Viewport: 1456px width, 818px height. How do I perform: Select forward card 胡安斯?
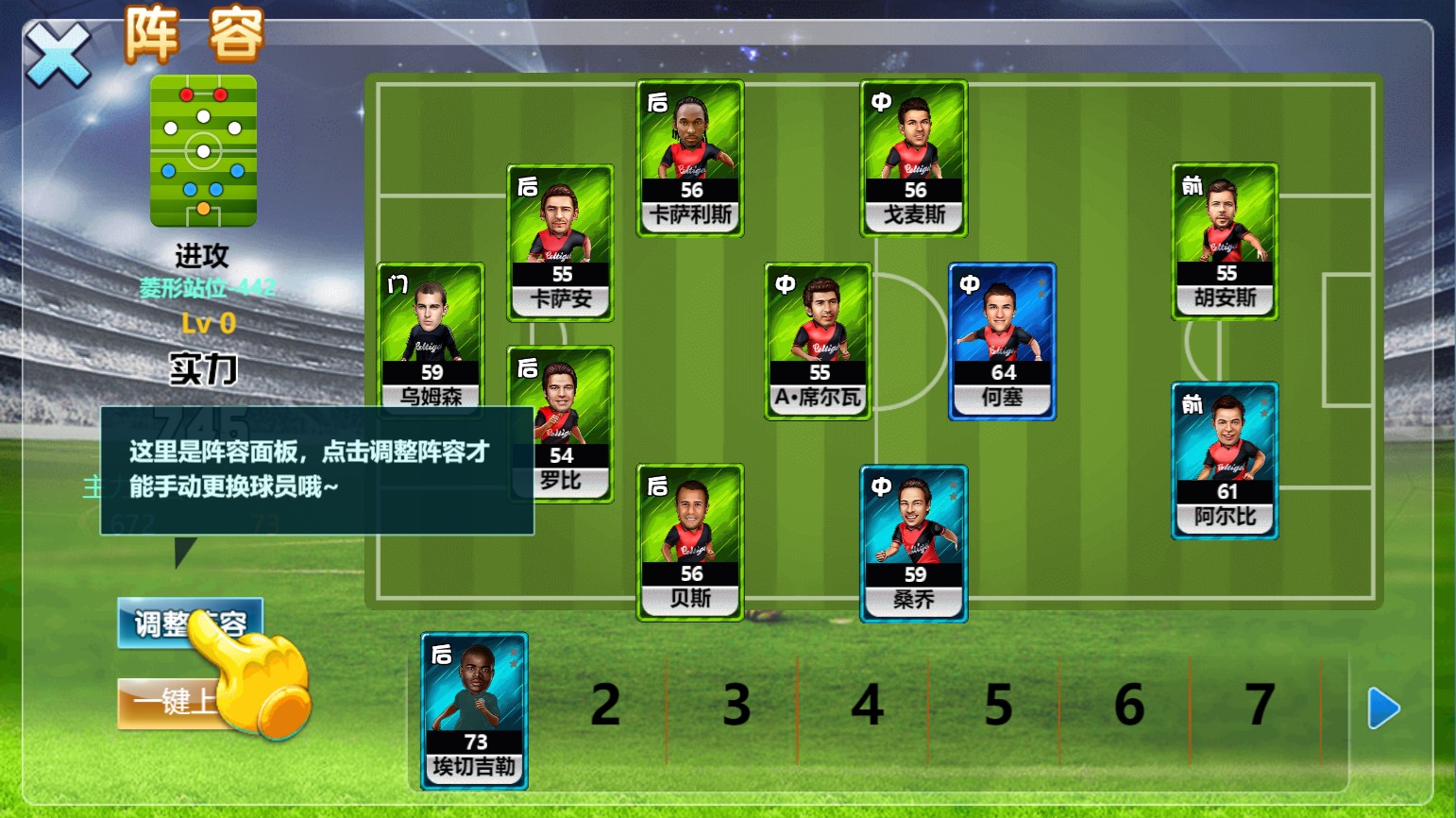1225,242
